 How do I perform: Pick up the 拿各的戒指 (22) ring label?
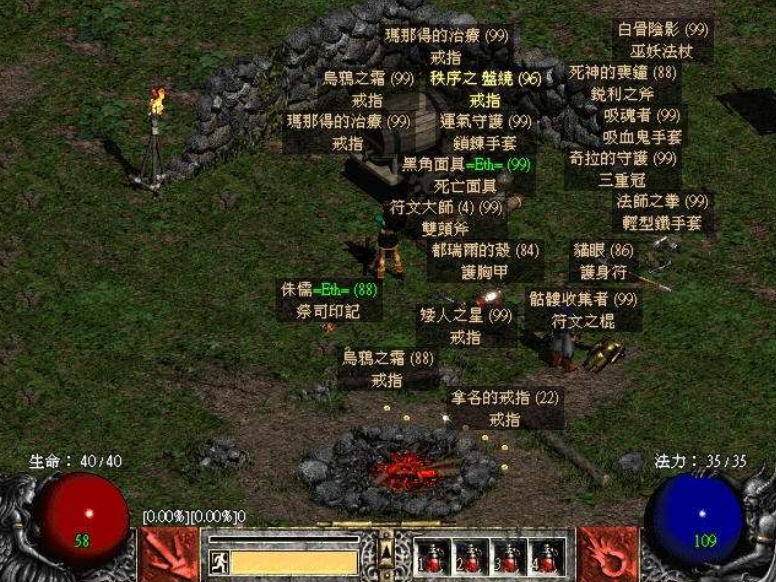tap(503, 398)
